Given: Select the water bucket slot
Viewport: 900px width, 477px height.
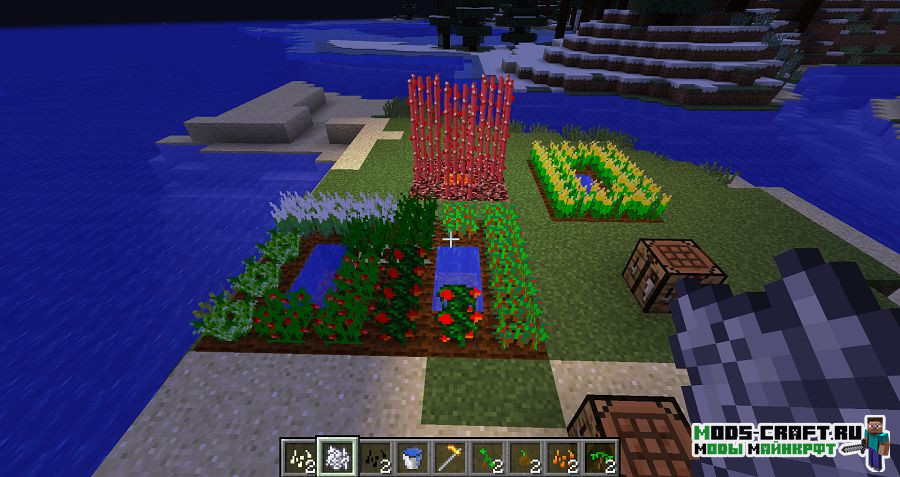Looking at the screenshot, I should tap(411, 457).
